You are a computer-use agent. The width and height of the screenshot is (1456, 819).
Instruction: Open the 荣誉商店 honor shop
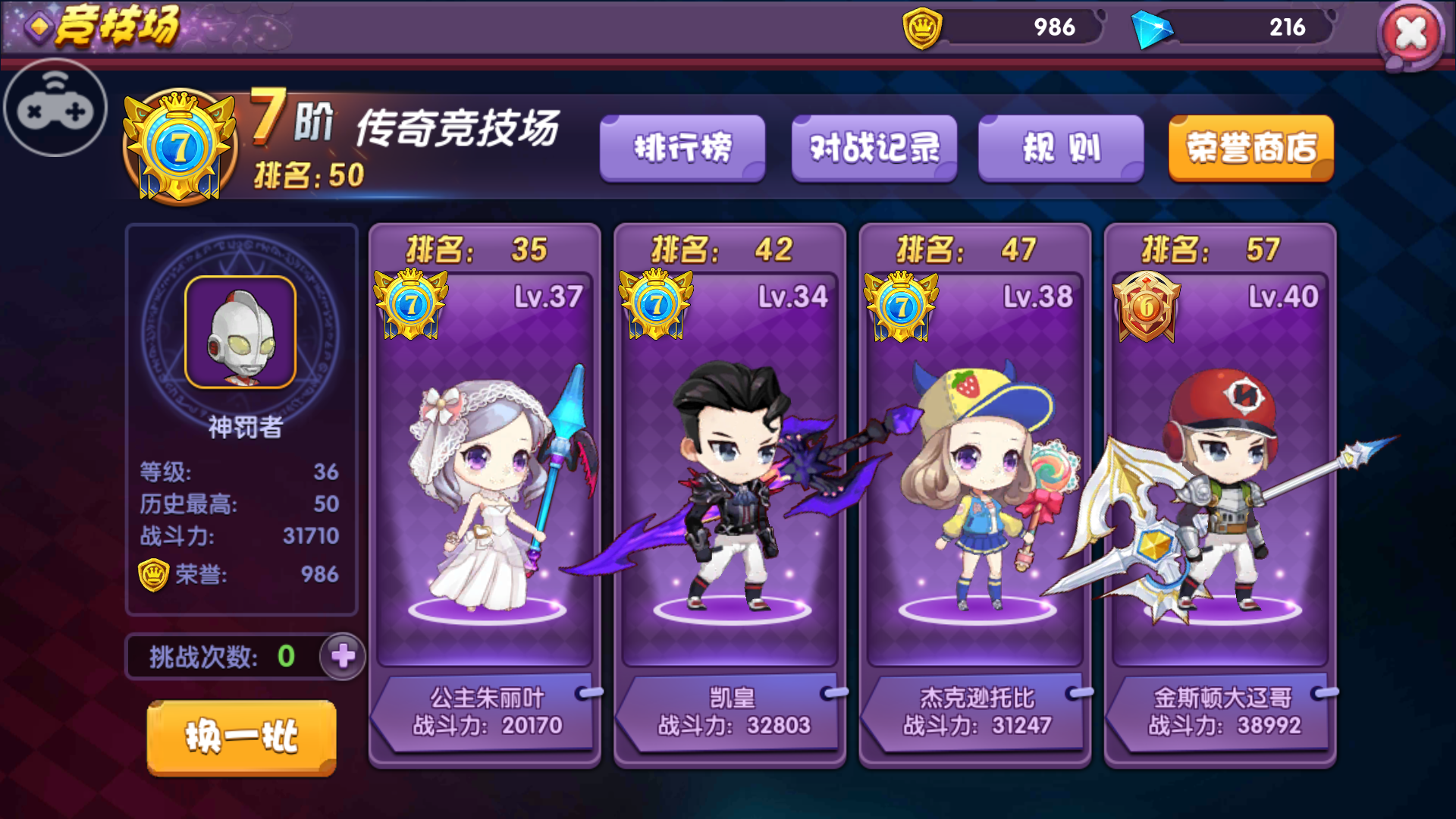click(x=1250, y=149)
